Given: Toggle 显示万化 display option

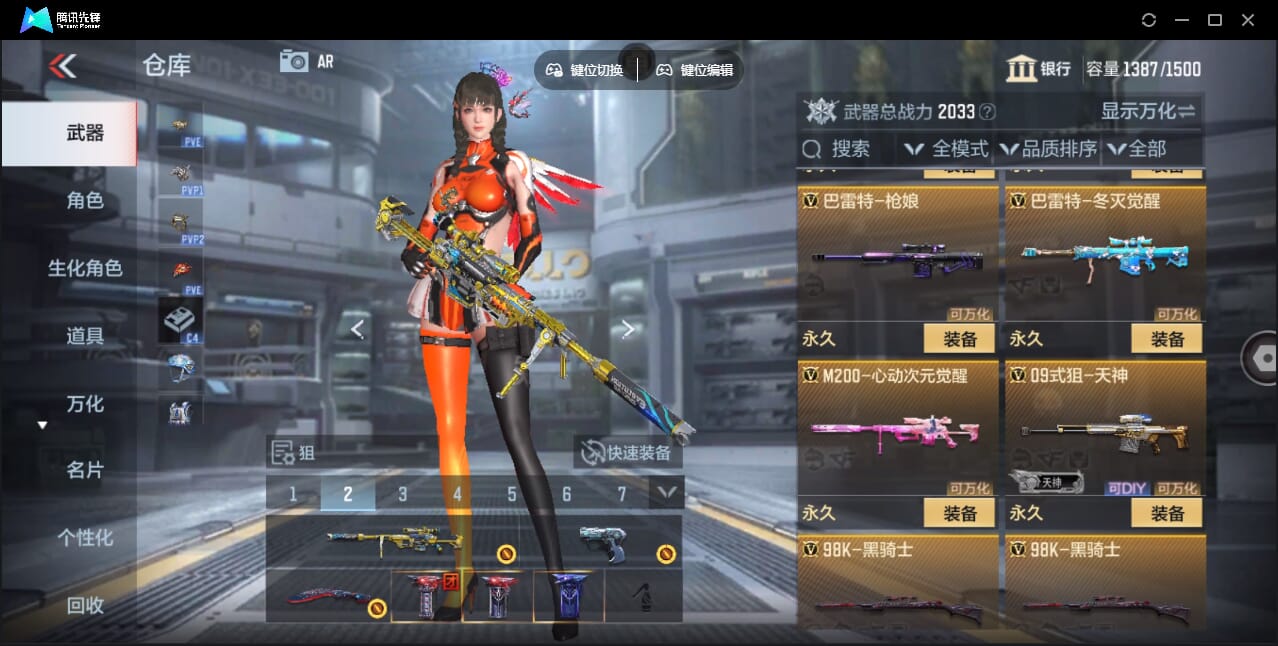Looking at the screenshot, I should [1148, 111].
